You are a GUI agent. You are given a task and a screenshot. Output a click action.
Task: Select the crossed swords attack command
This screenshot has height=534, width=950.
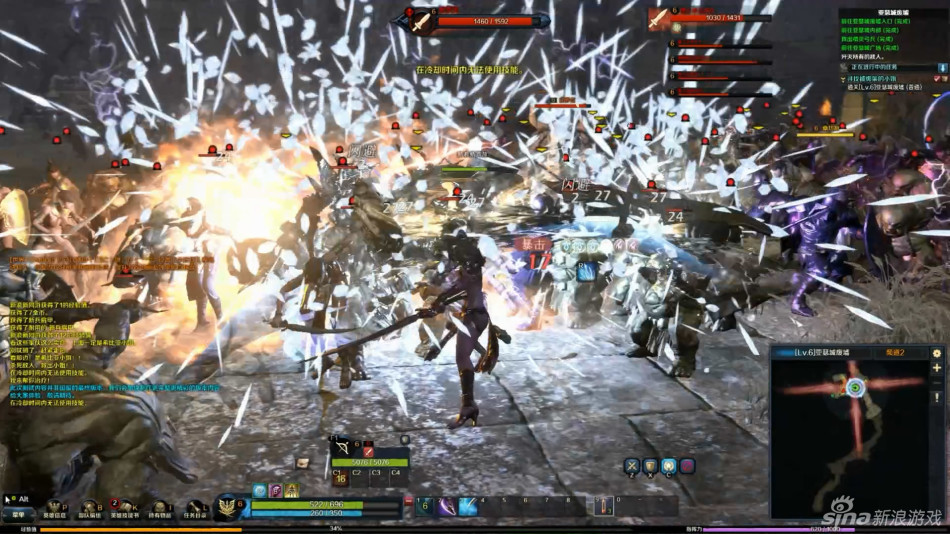coord(632,466)
